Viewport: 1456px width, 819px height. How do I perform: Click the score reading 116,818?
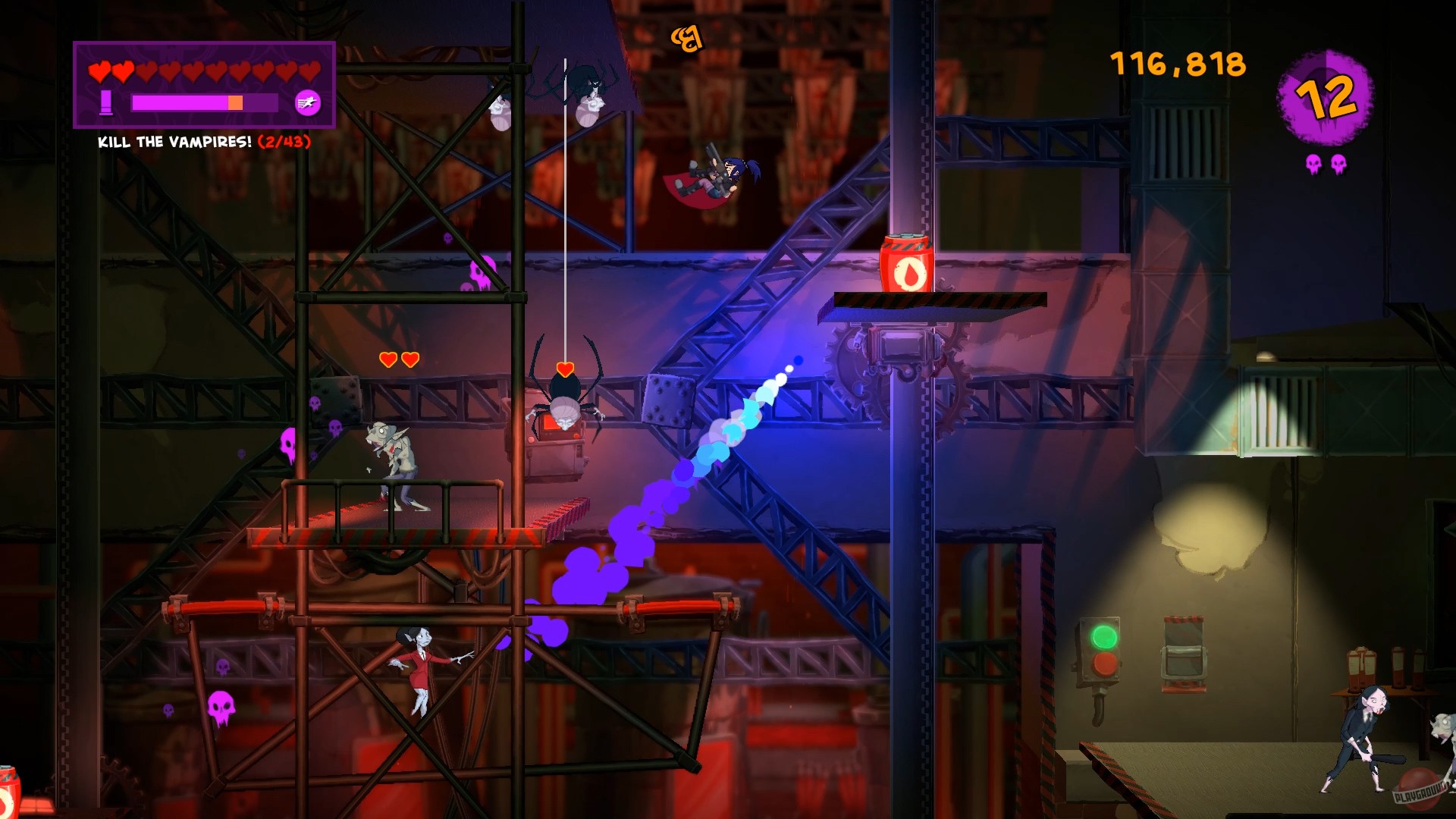click(1176, 64)
